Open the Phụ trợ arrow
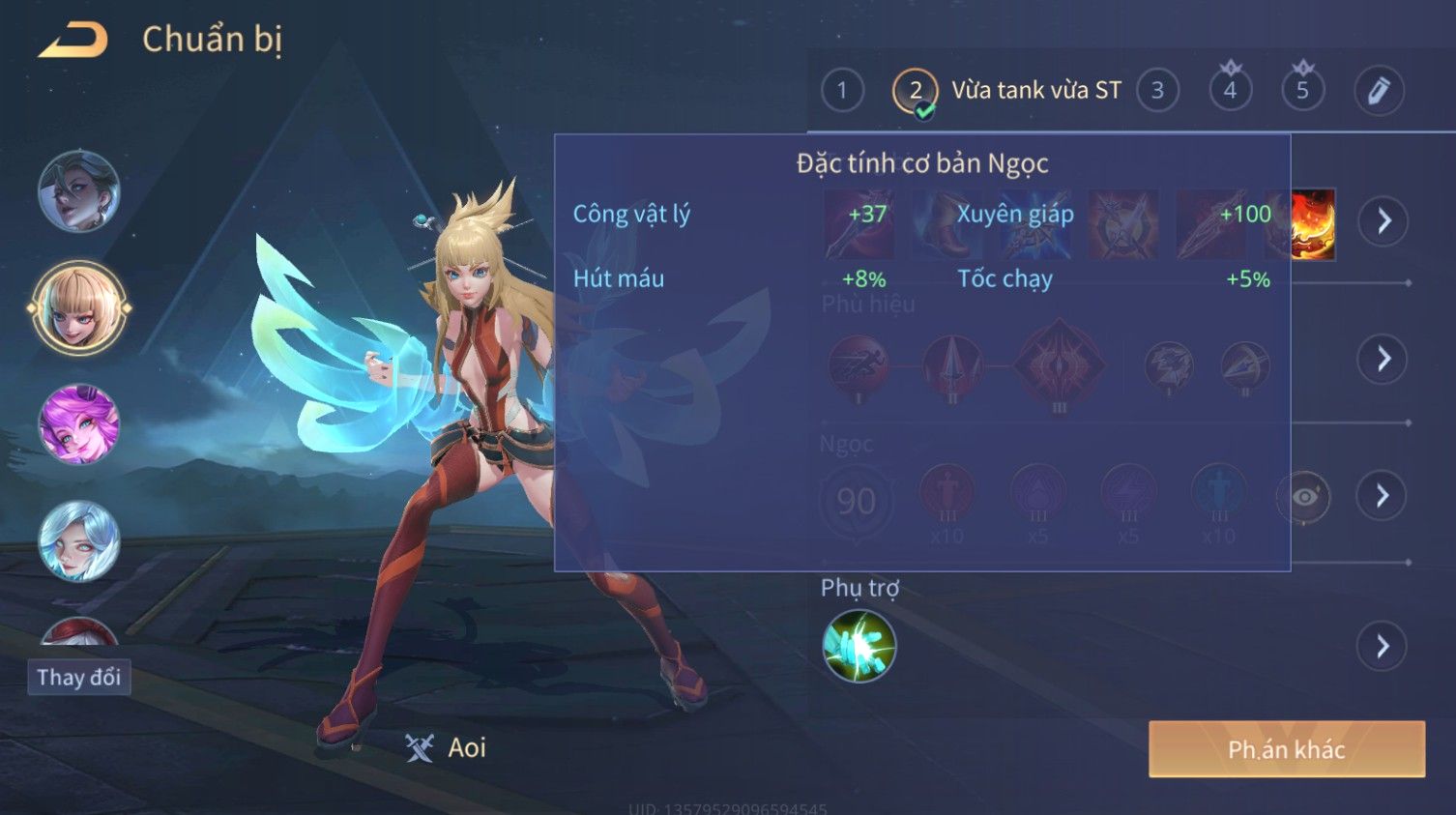The height and width of the screenshot is (815, 1456). tap(1383, 646)
